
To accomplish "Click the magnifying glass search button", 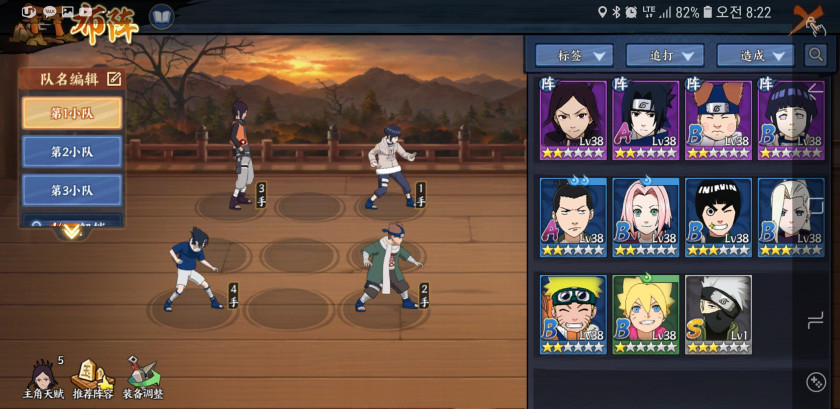I will [x=816, y=54].
